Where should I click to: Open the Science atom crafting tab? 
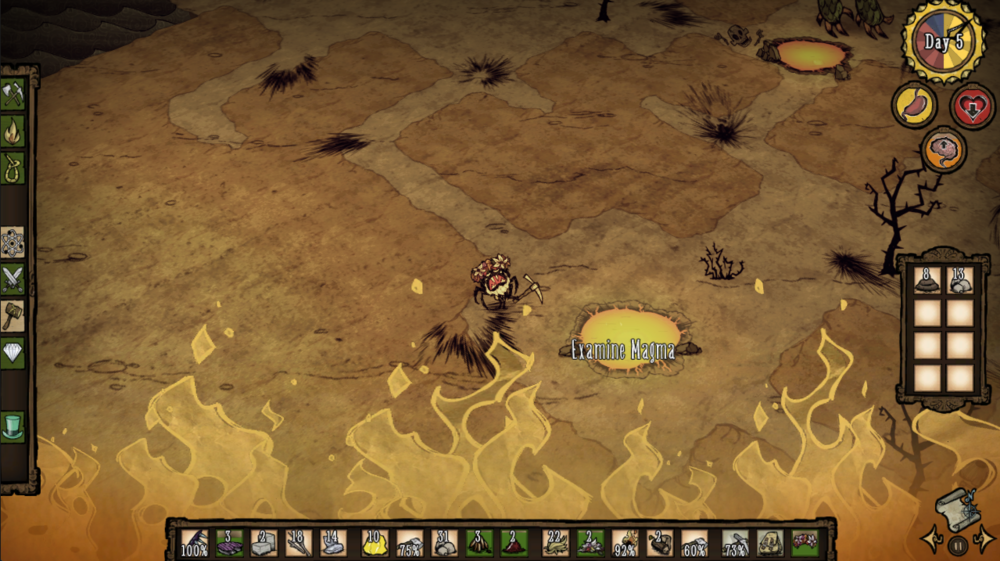click(x=13, y=242)
